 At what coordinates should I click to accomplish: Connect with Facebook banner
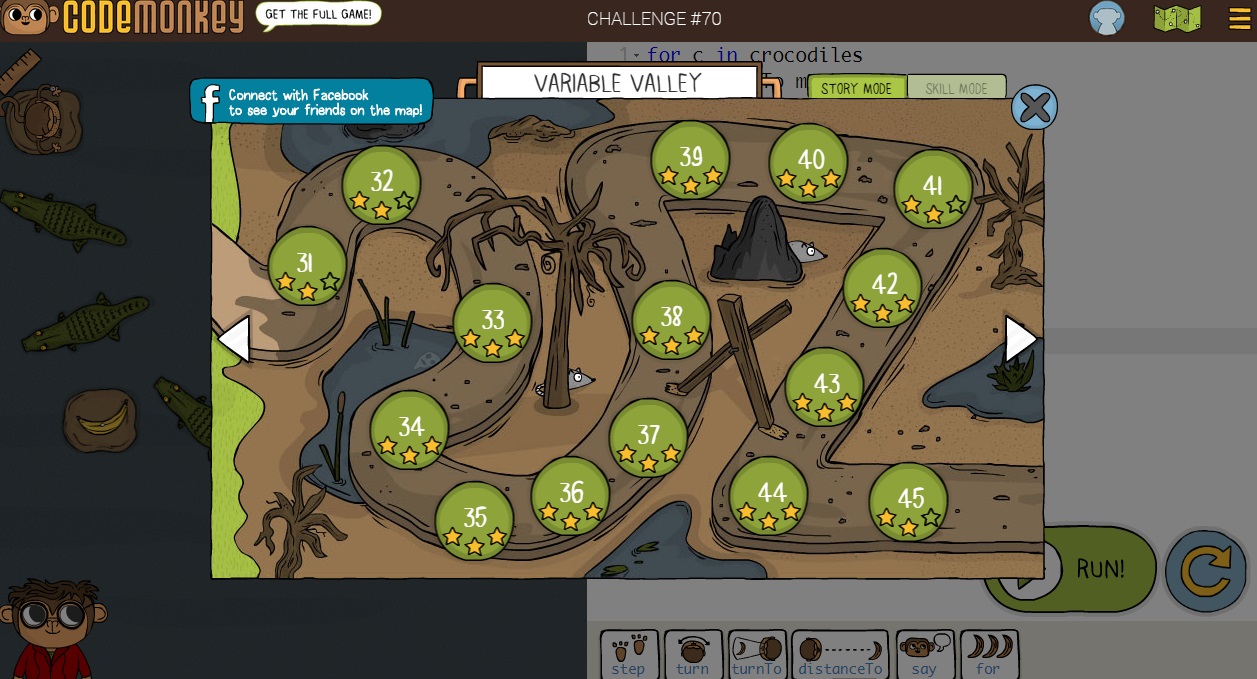(312, 102)
